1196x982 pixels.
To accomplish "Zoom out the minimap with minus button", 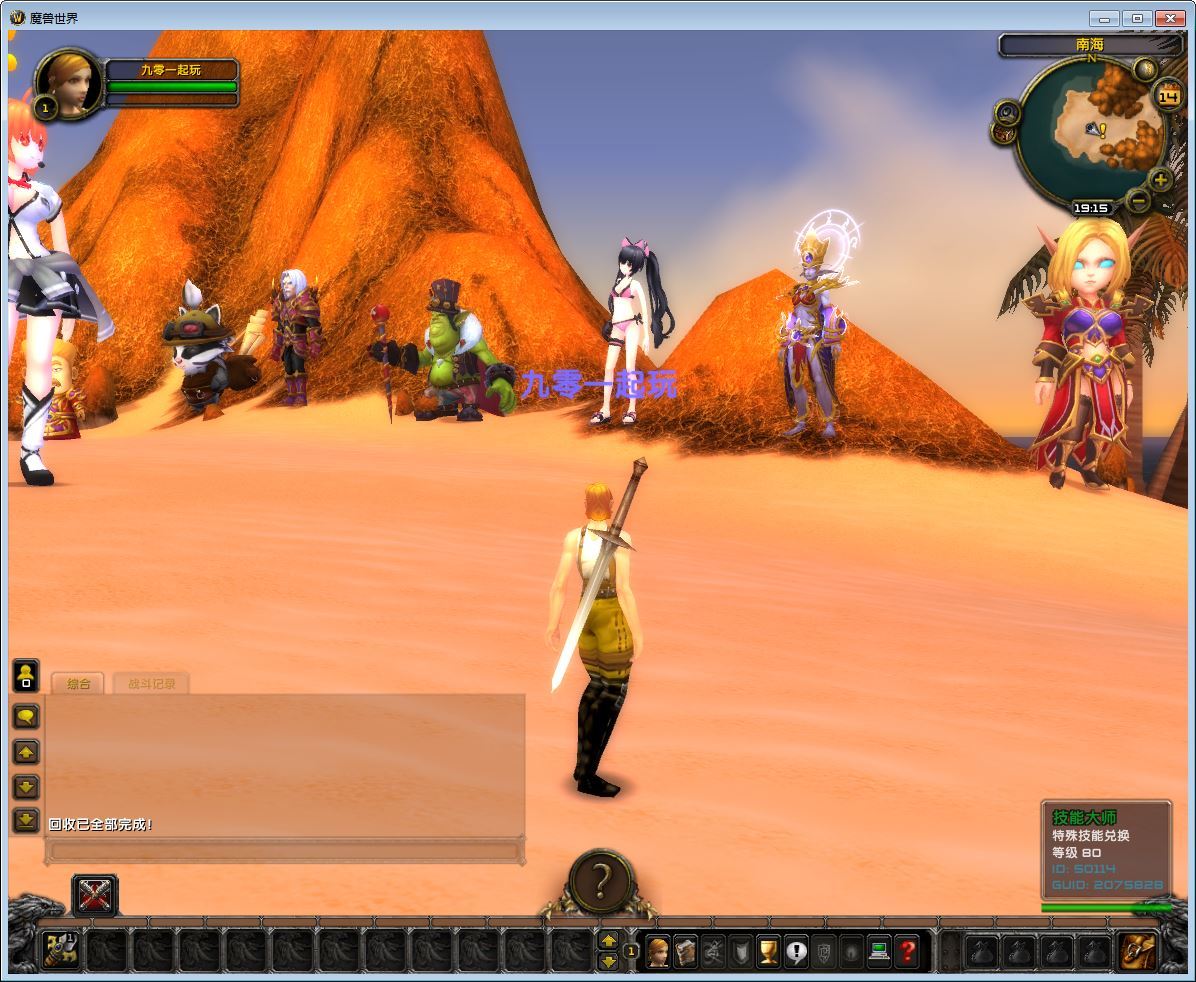I will coord(1139,200).
